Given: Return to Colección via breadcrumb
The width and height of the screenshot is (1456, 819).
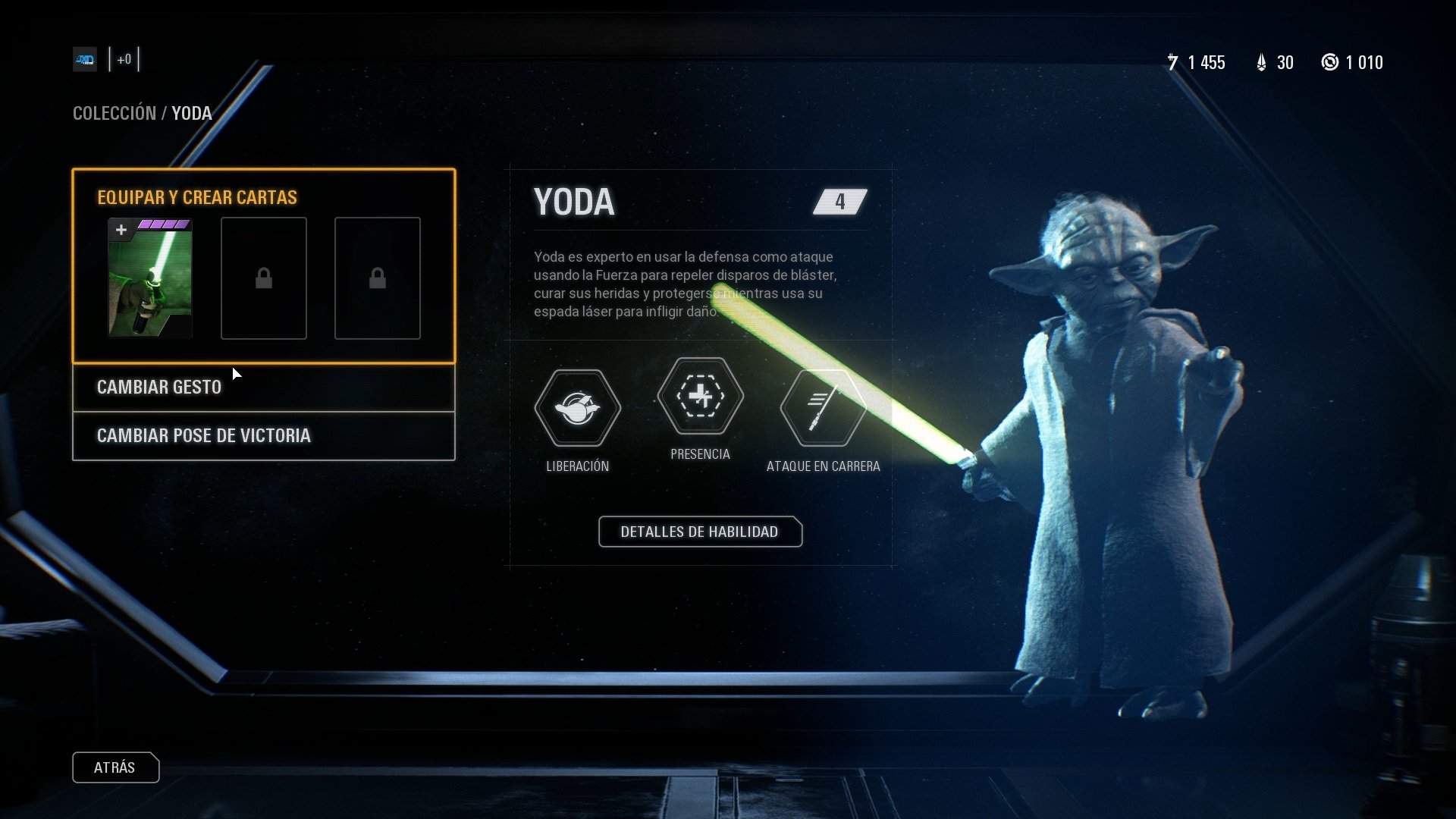Looking at the screenshot, I should coord(114,114).
